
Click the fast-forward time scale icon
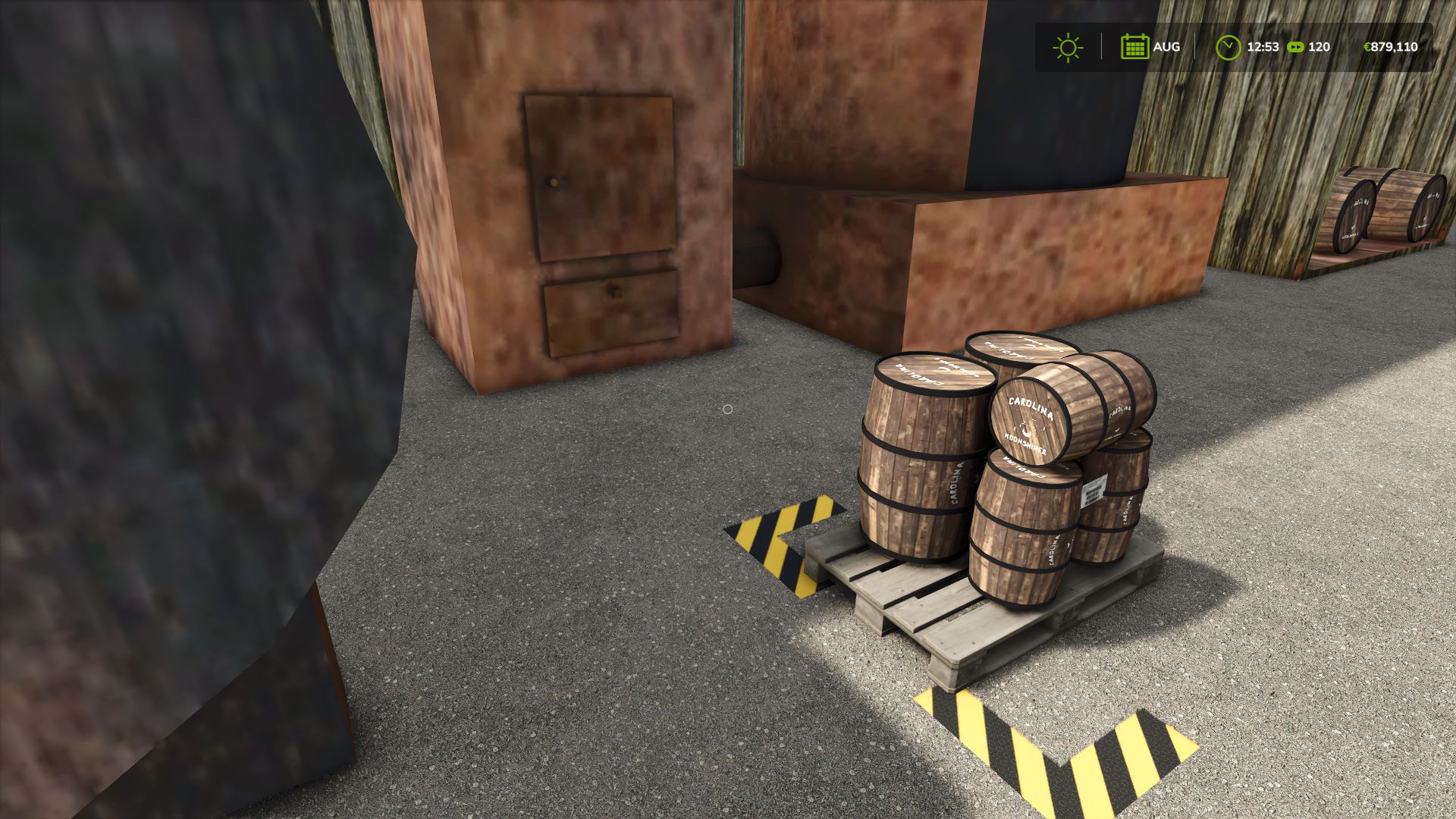[1295, 47]
